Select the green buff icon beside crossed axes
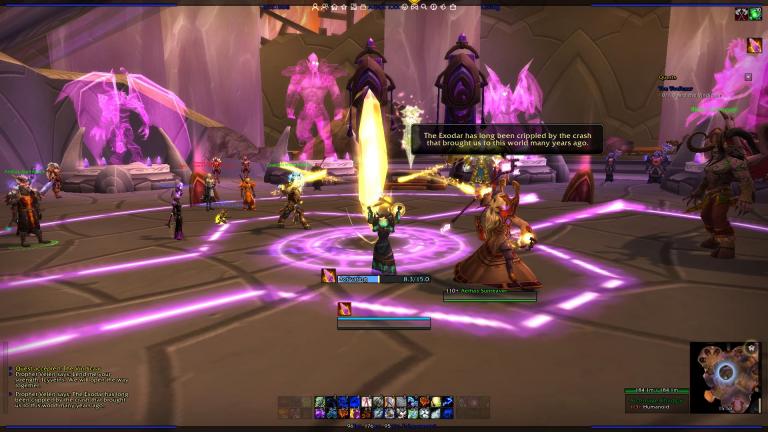 (755, 14)
